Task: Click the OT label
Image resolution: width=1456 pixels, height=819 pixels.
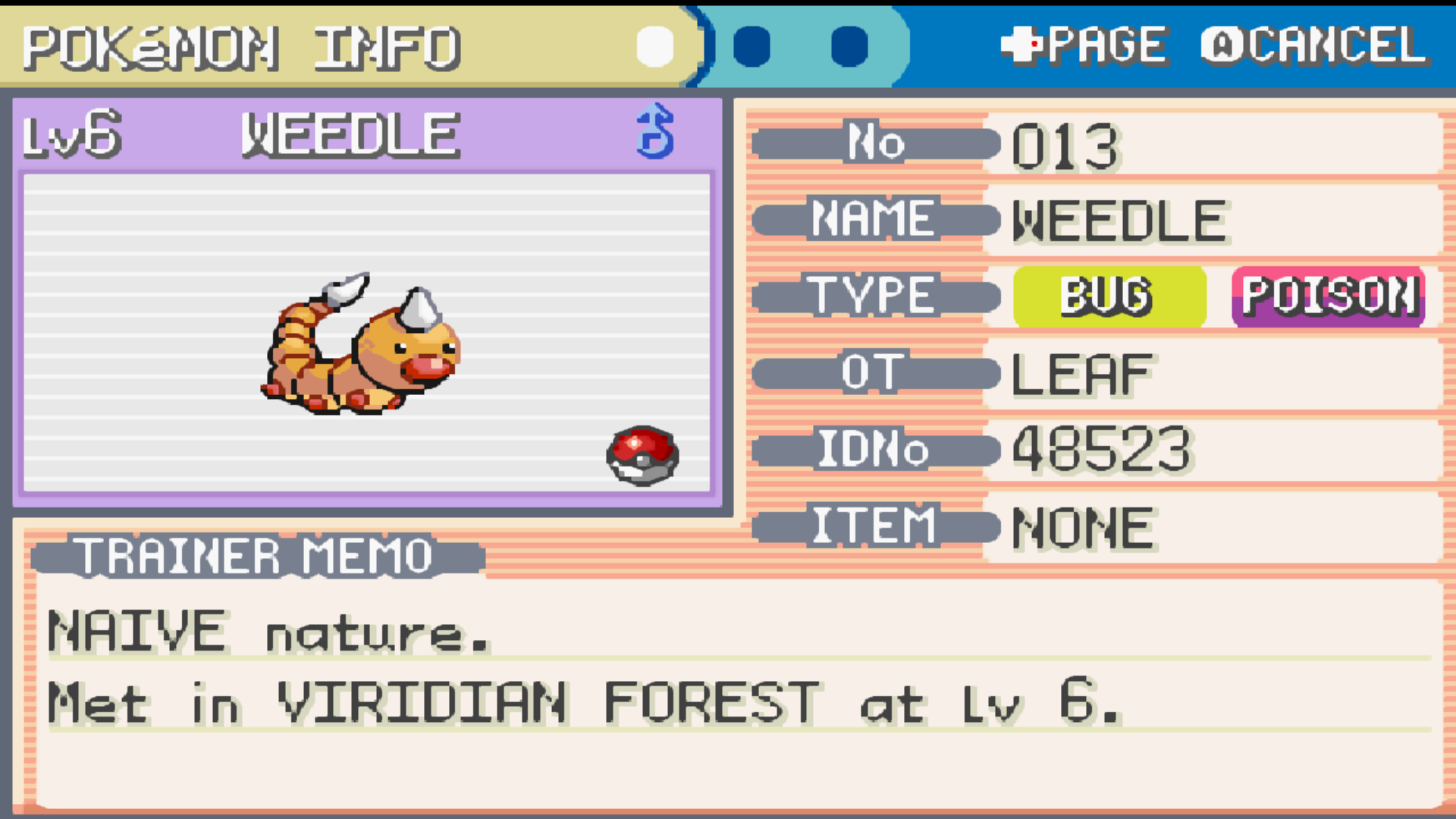Action: (874, 372)
